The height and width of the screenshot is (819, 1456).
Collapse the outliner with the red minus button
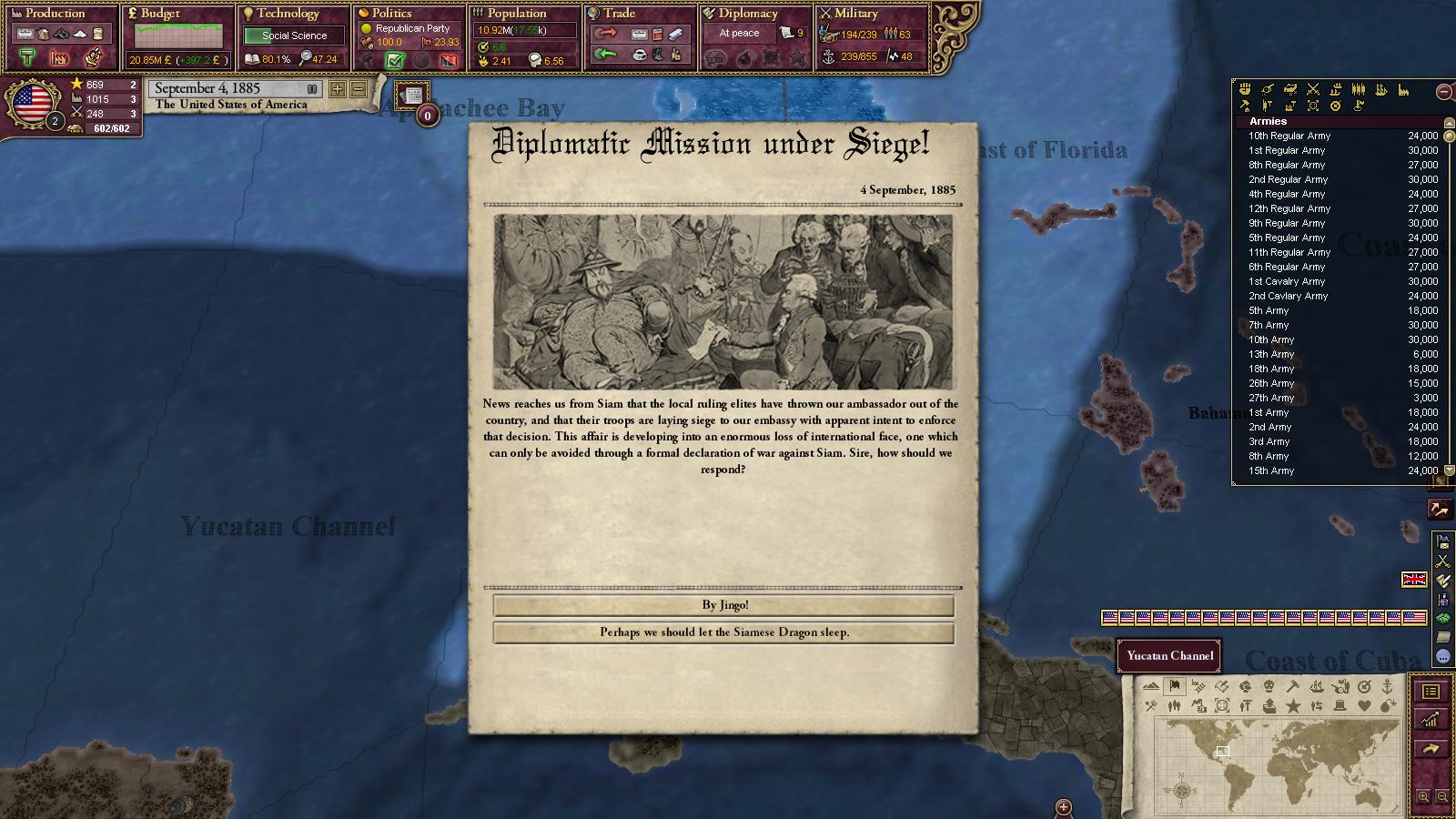(x=1443, y=91)
